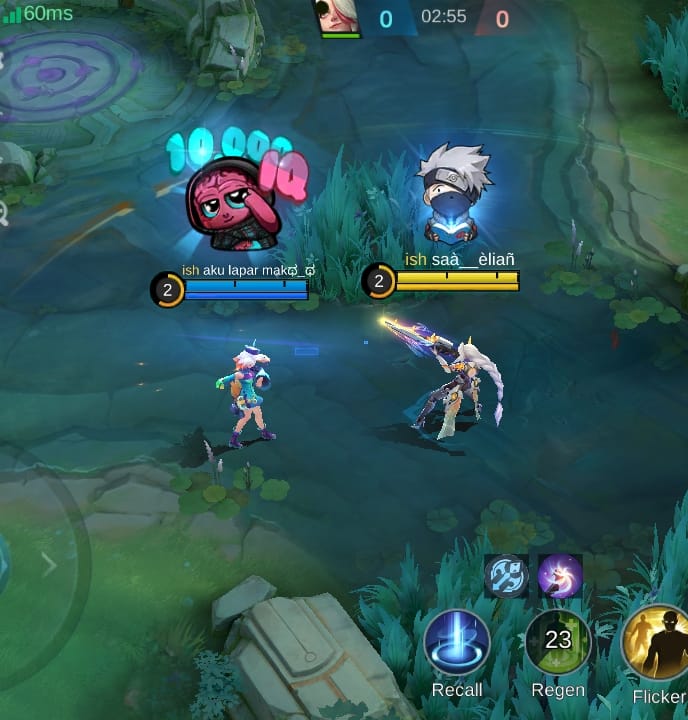The image size is (688, 720).
Task: Activate the Recall spell button
Action: coord(457,643)
